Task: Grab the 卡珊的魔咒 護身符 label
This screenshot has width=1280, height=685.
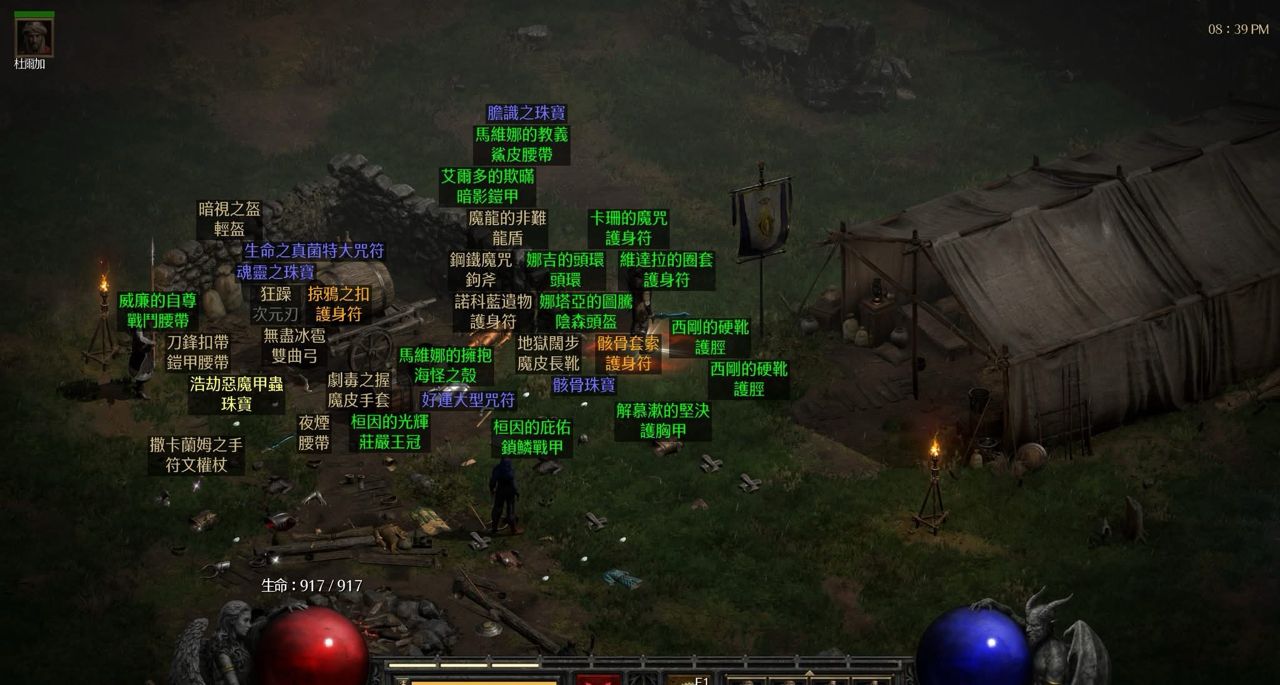Action: tap(628, 228)
